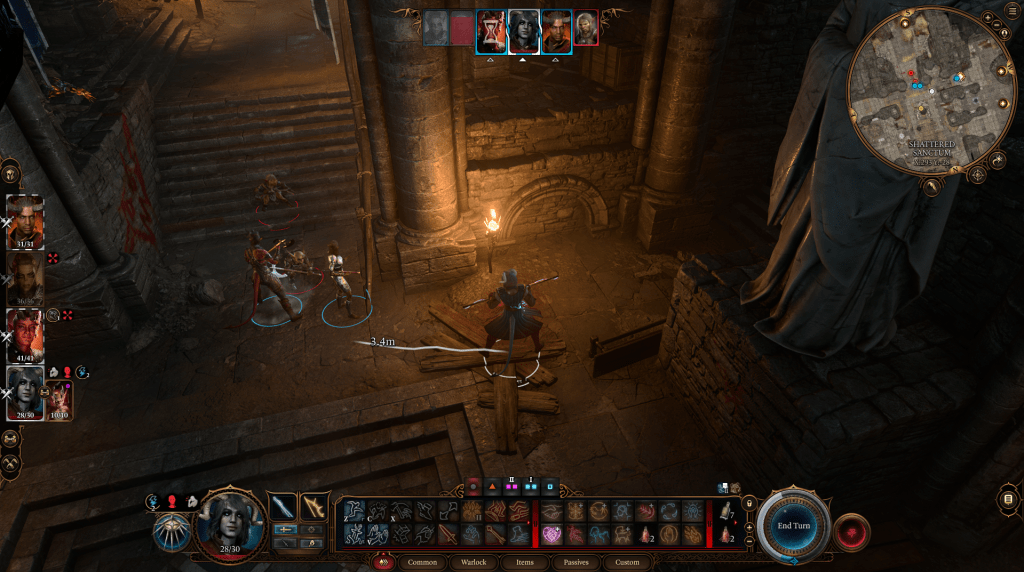Select the melee weapon set slot
Viewport: 1024px width, 572px height.
283,507
